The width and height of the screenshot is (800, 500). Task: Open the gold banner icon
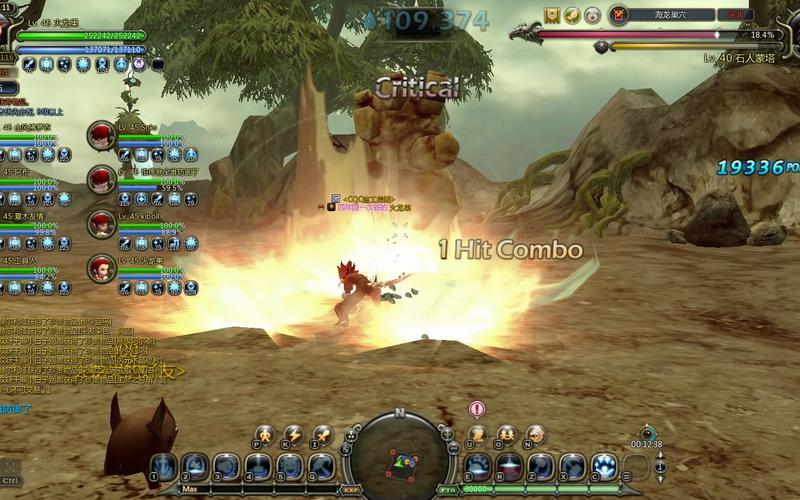pos(552,15)
